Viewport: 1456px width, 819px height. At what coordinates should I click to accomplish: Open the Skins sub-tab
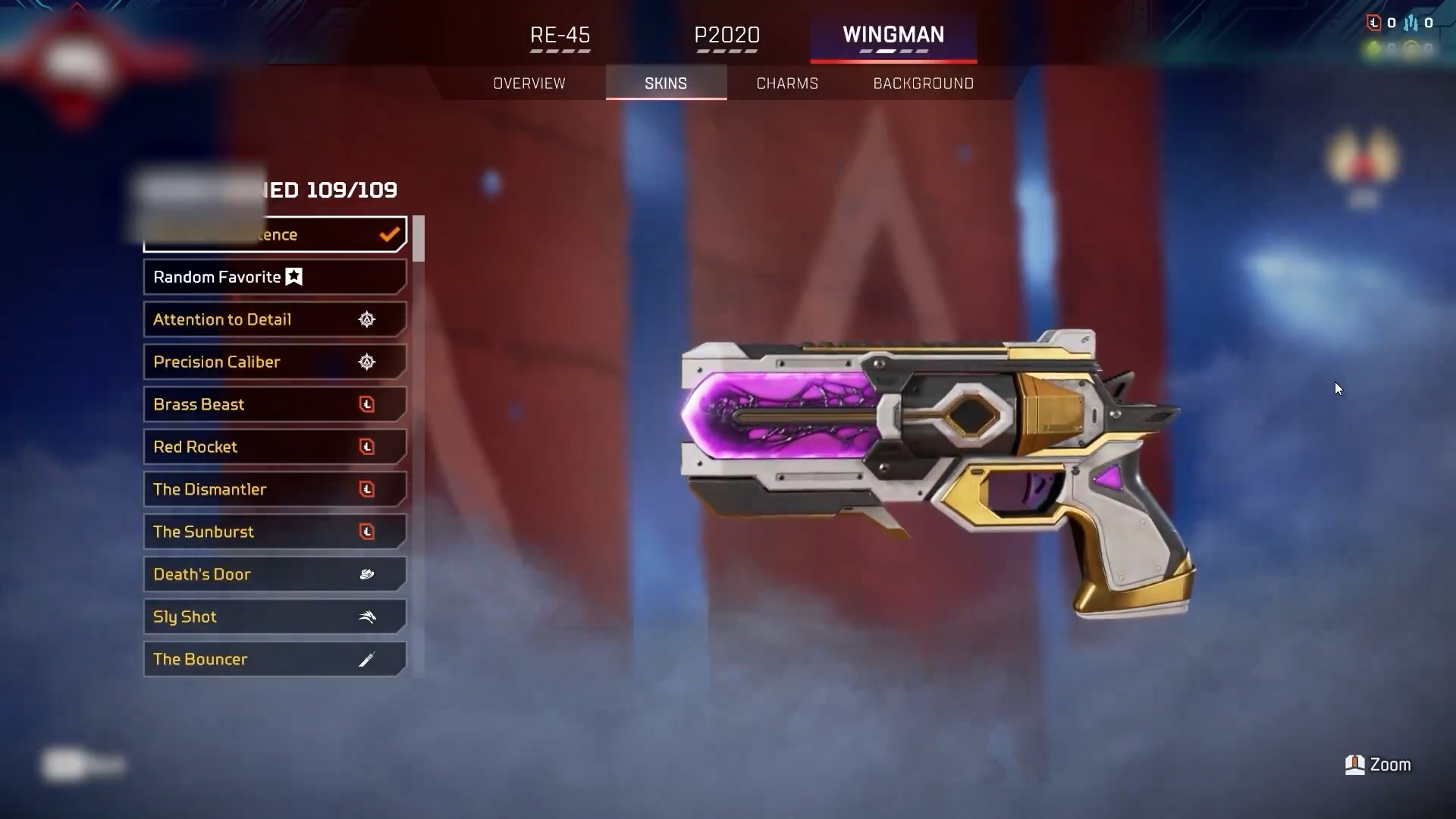click(666, 83)
